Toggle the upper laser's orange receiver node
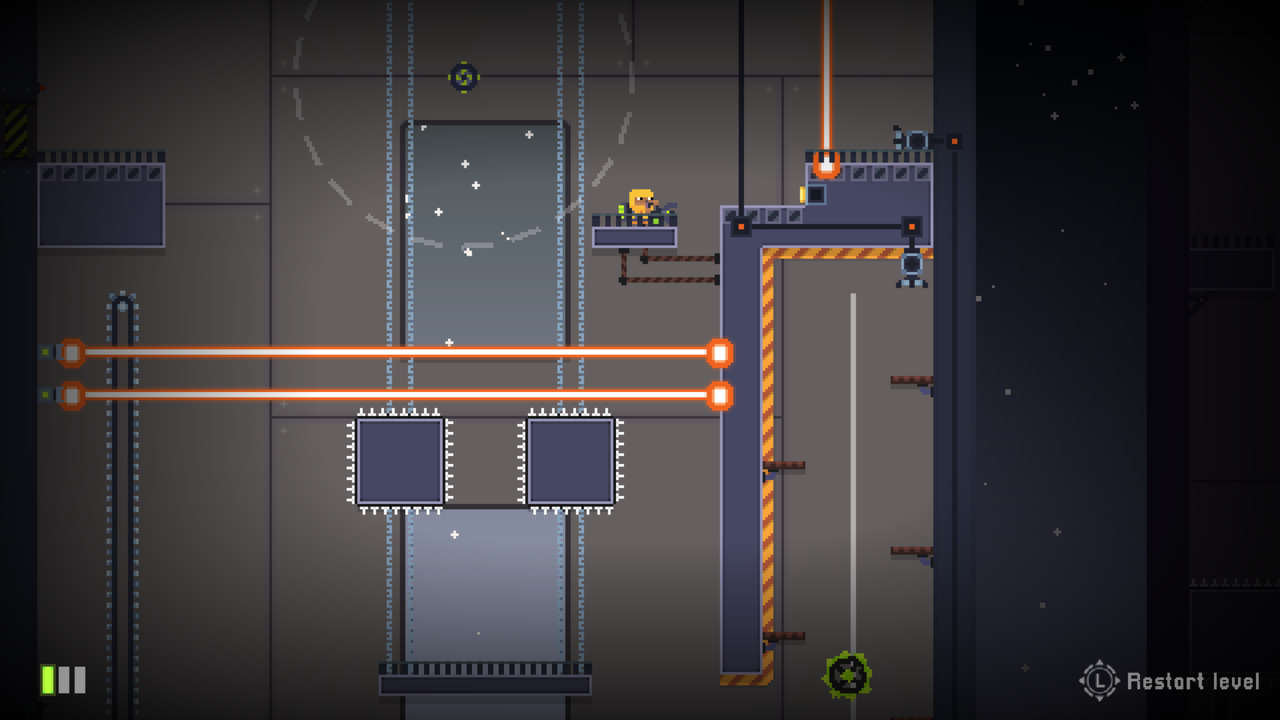 [719, 352]
